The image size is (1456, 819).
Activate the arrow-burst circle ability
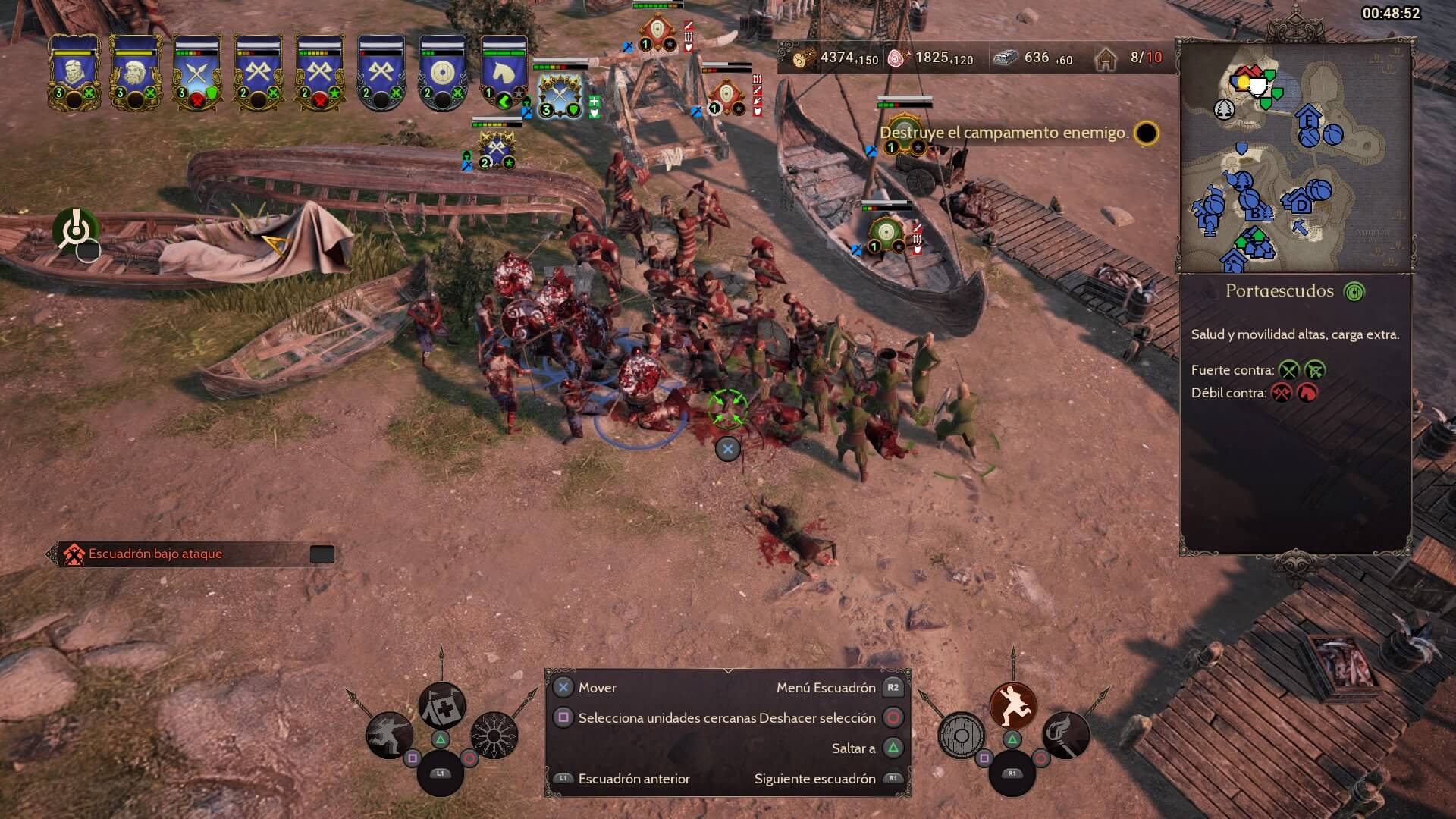pos(494,734)
